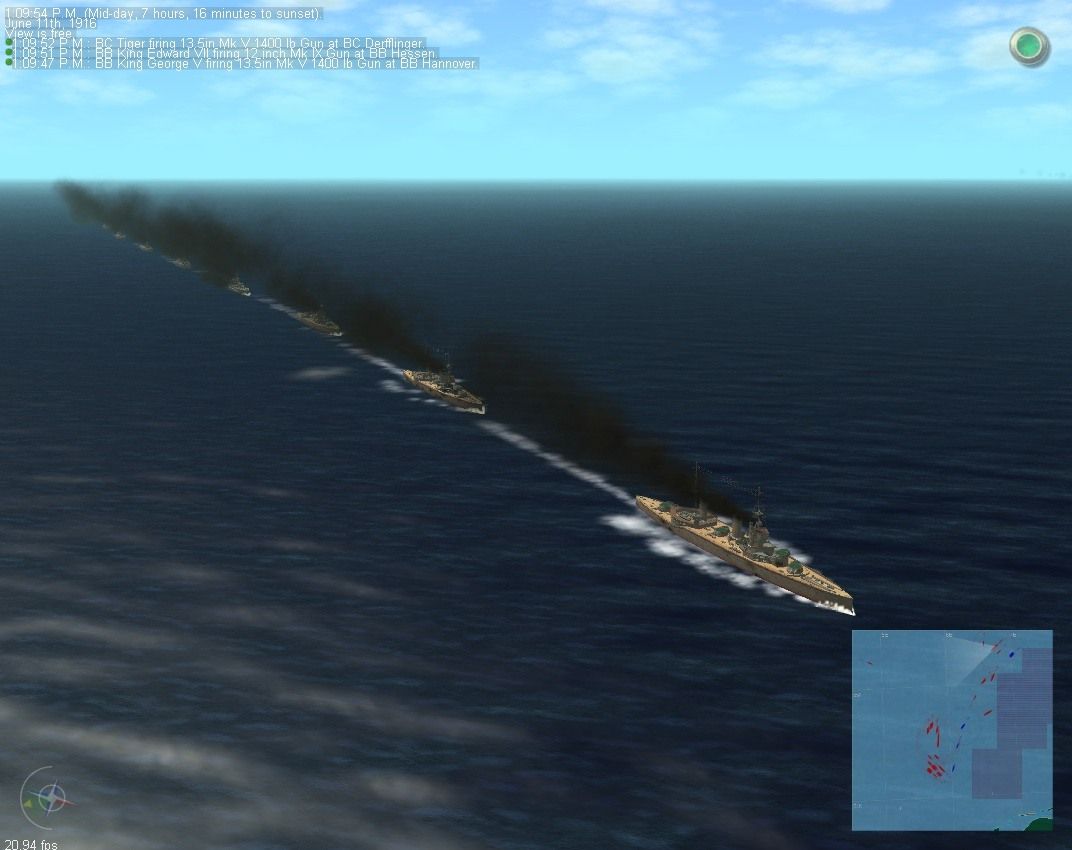Click the round green button

(x=1028, y=46)
